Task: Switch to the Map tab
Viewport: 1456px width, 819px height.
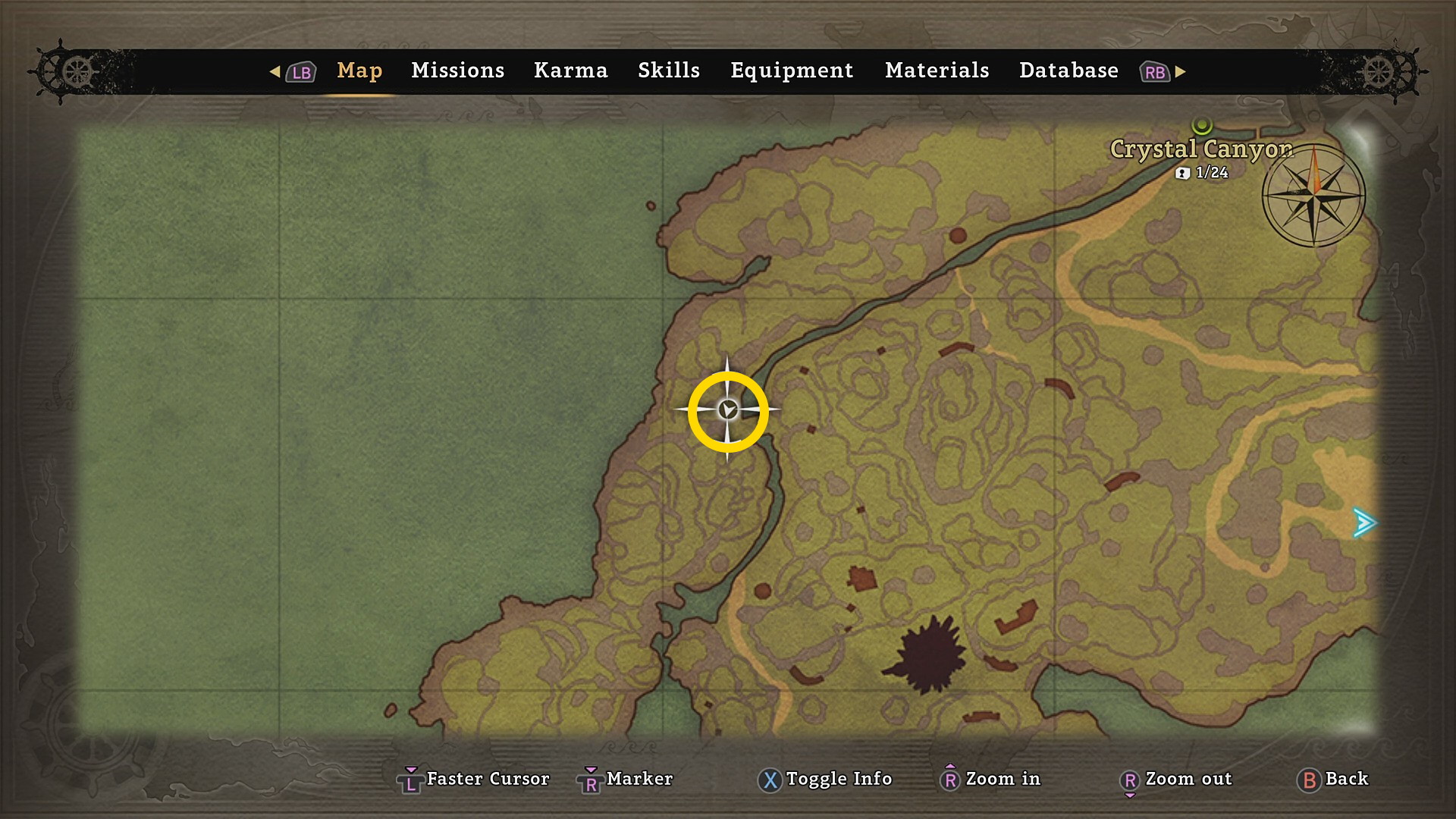Action: (359, 71)
